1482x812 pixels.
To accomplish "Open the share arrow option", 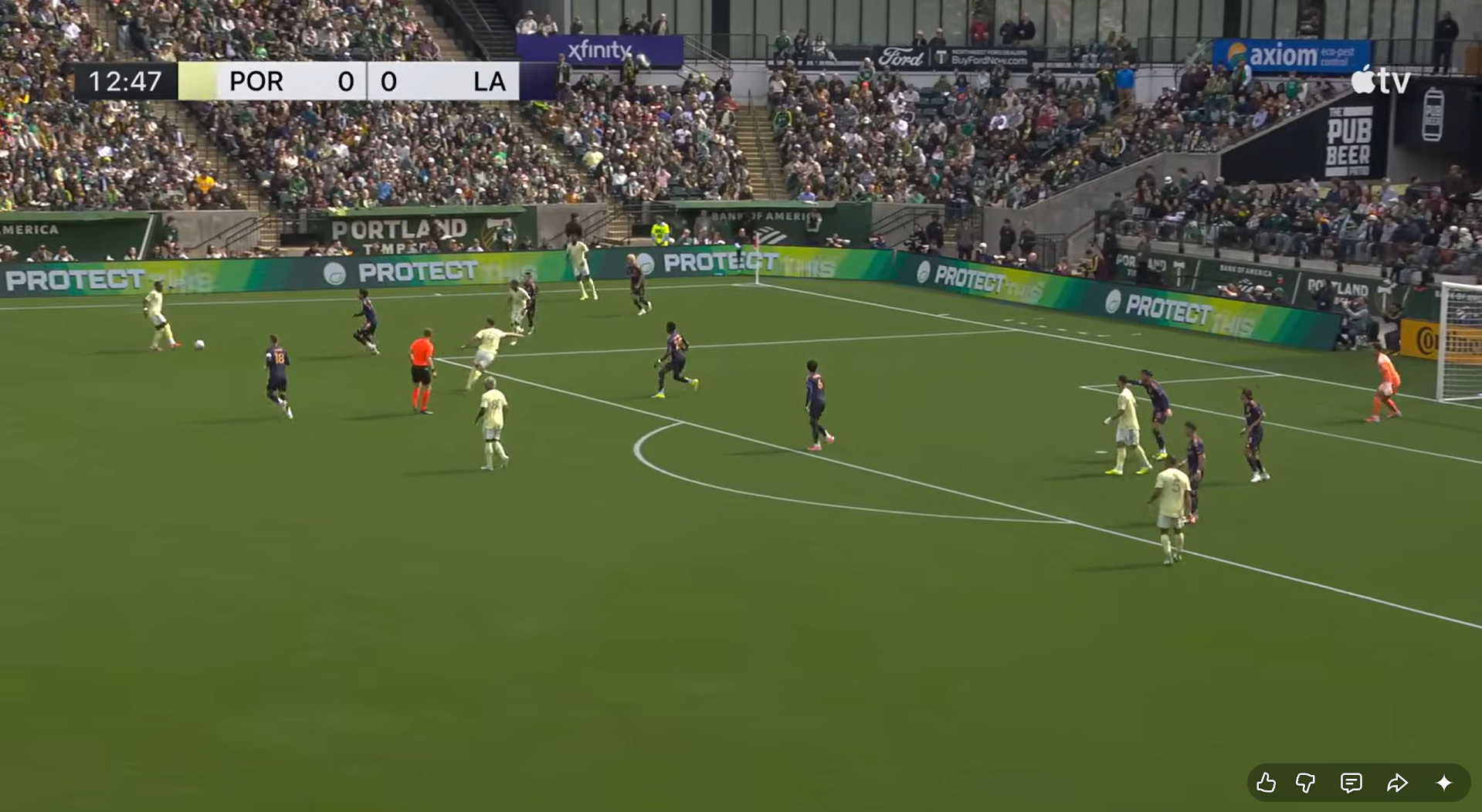I will coord(1397,783).
